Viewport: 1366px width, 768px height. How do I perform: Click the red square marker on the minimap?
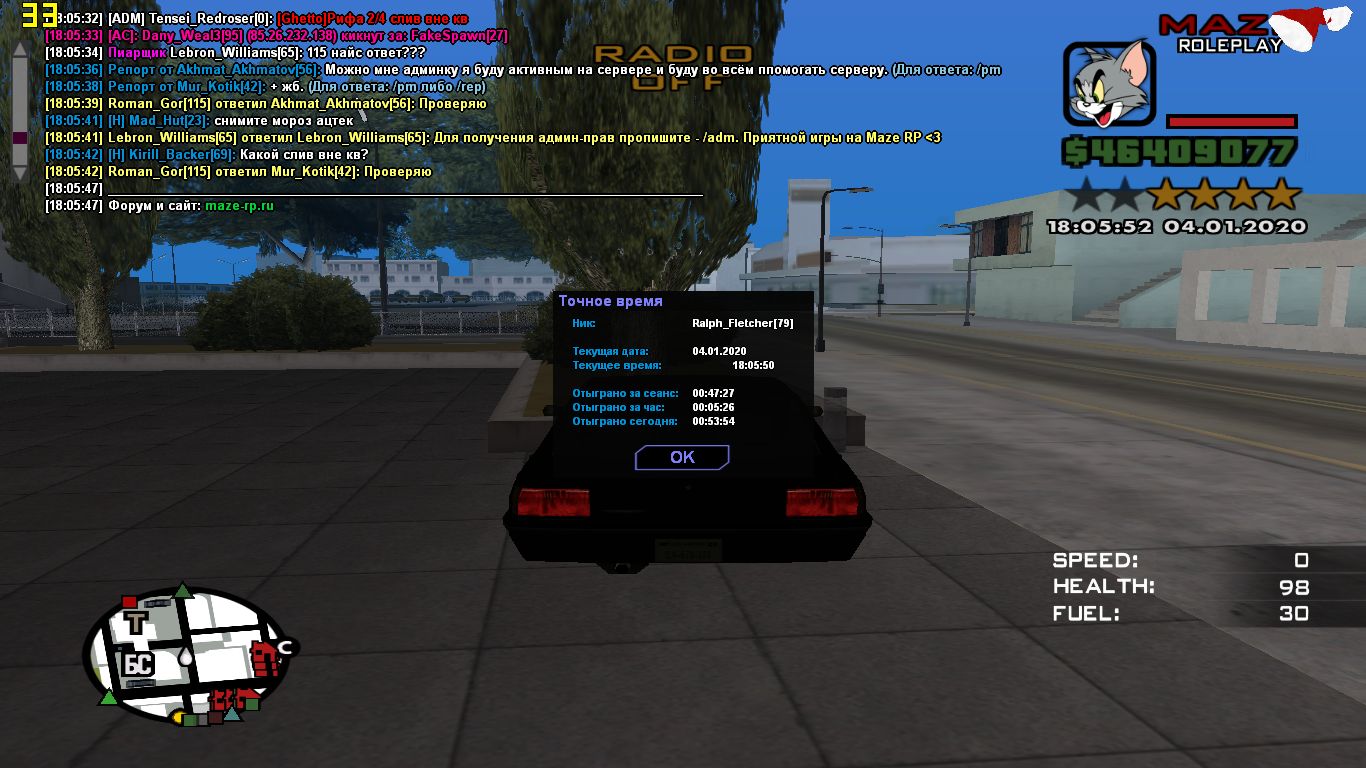[129, 601]
